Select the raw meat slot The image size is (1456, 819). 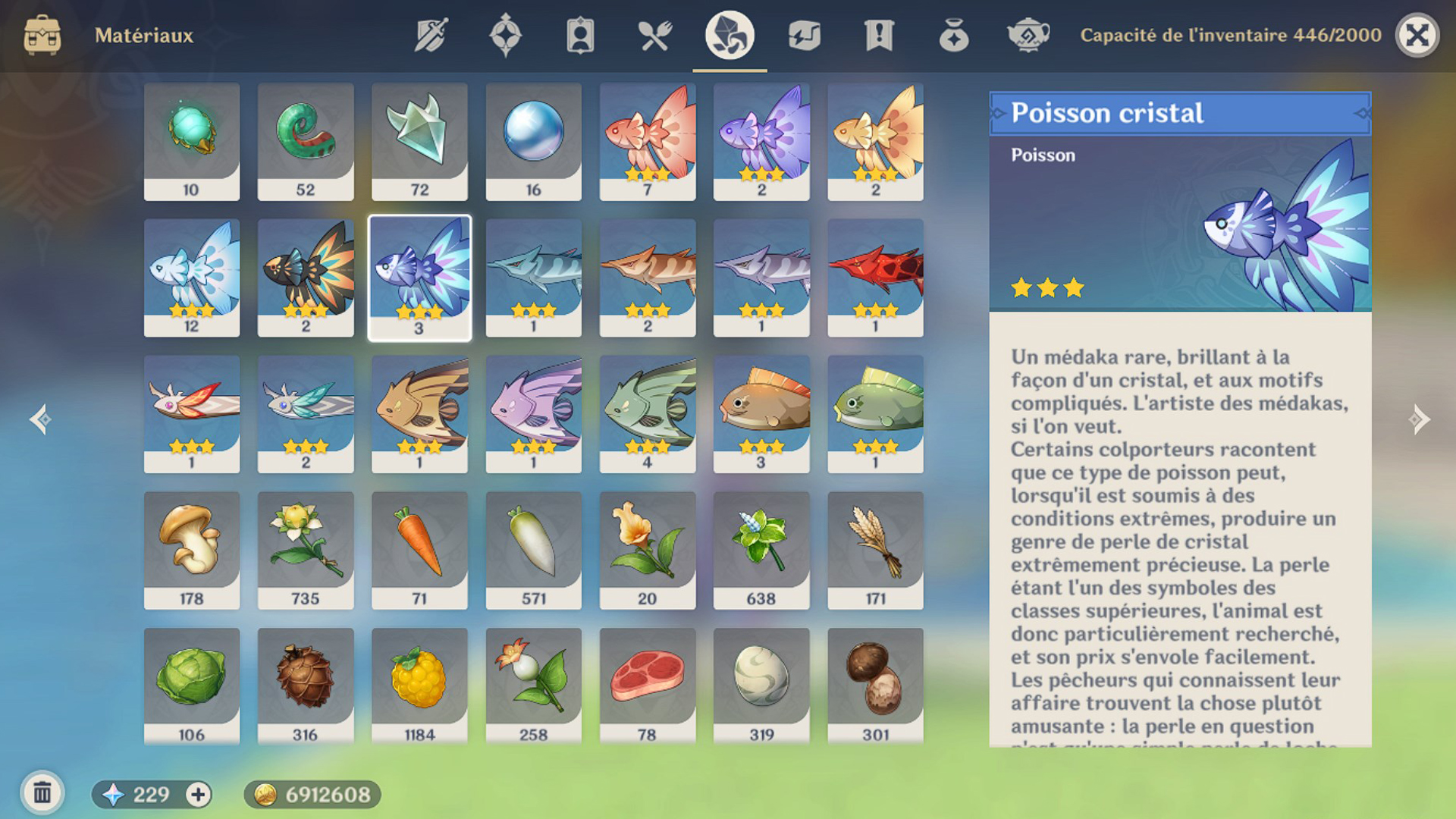(647, 686)
